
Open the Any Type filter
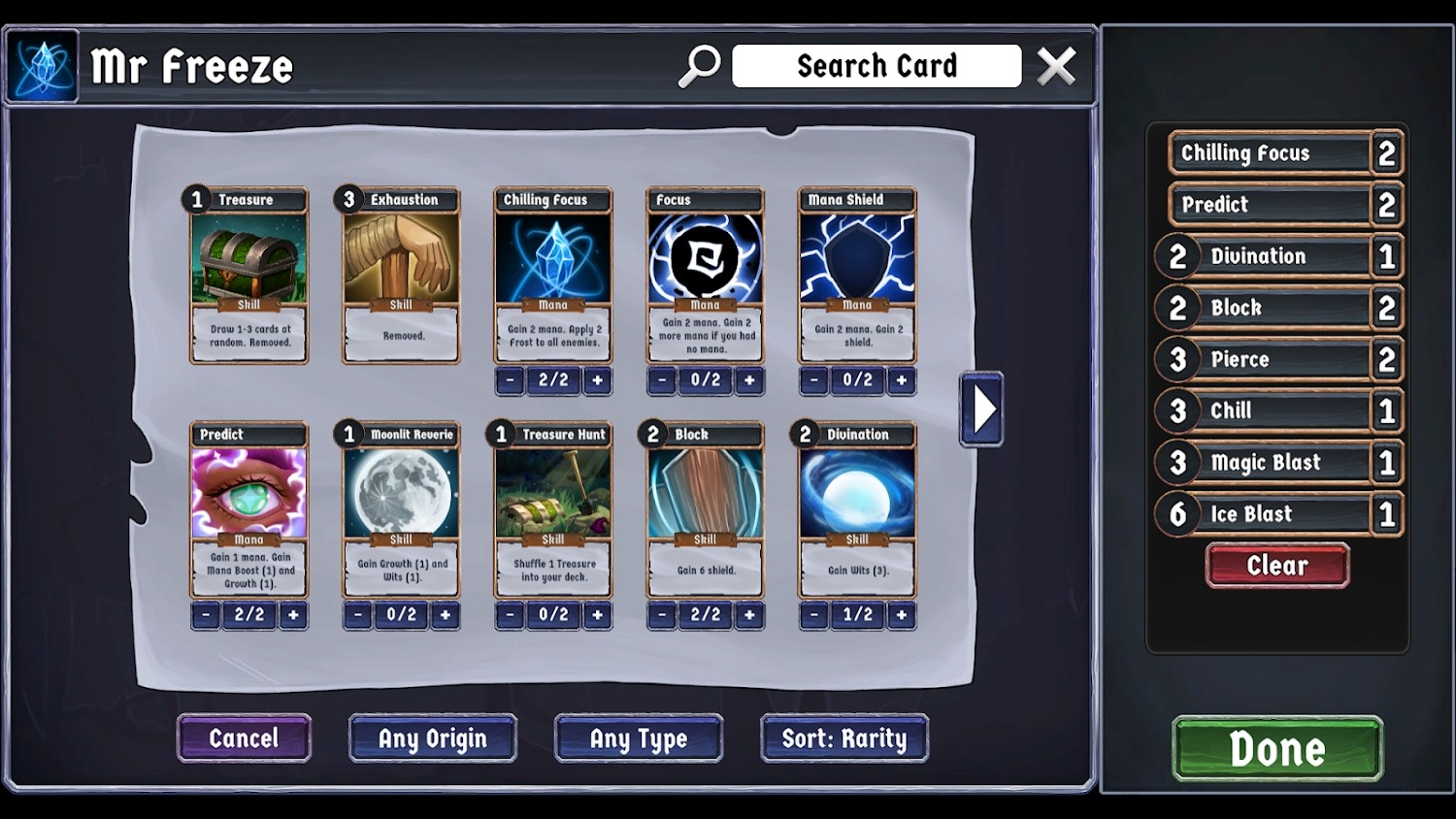point(638,737)
